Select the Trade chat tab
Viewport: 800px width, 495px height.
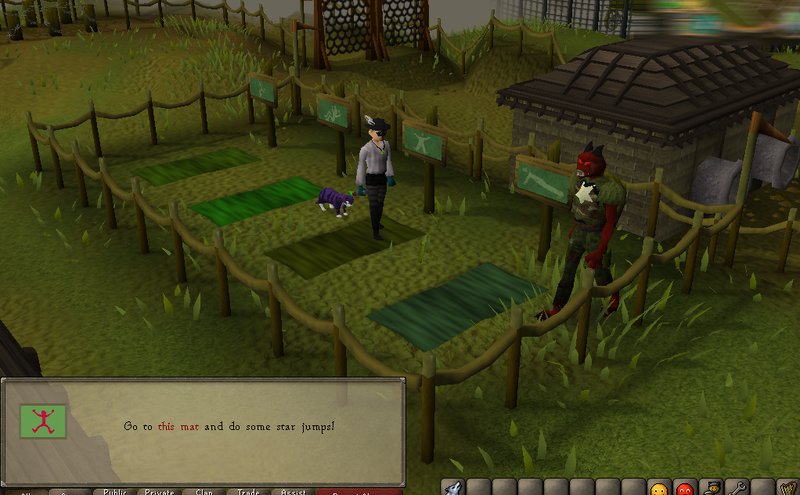pos(248,491)
